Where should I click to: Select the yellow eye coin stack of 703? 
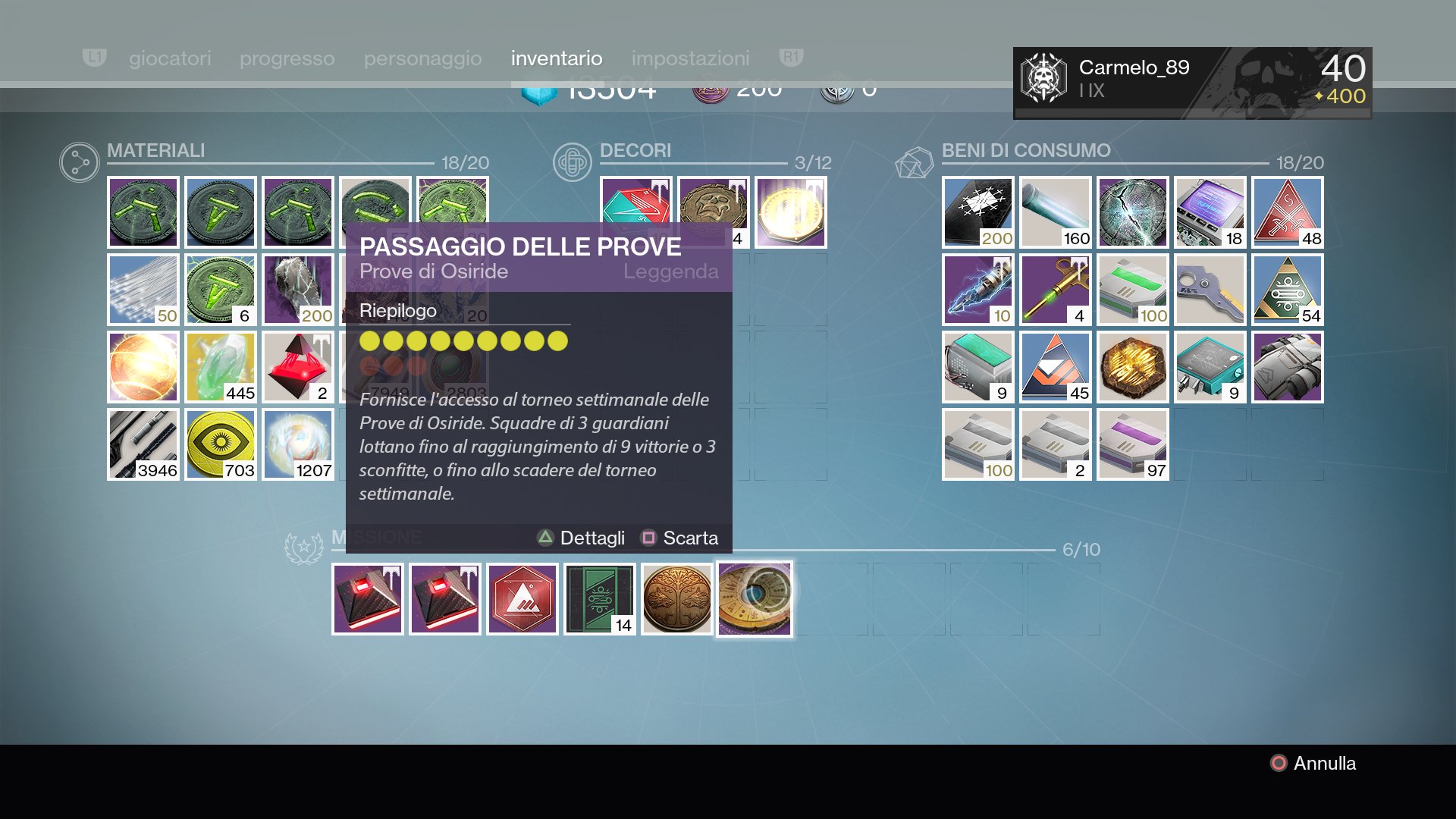point(221,444)
